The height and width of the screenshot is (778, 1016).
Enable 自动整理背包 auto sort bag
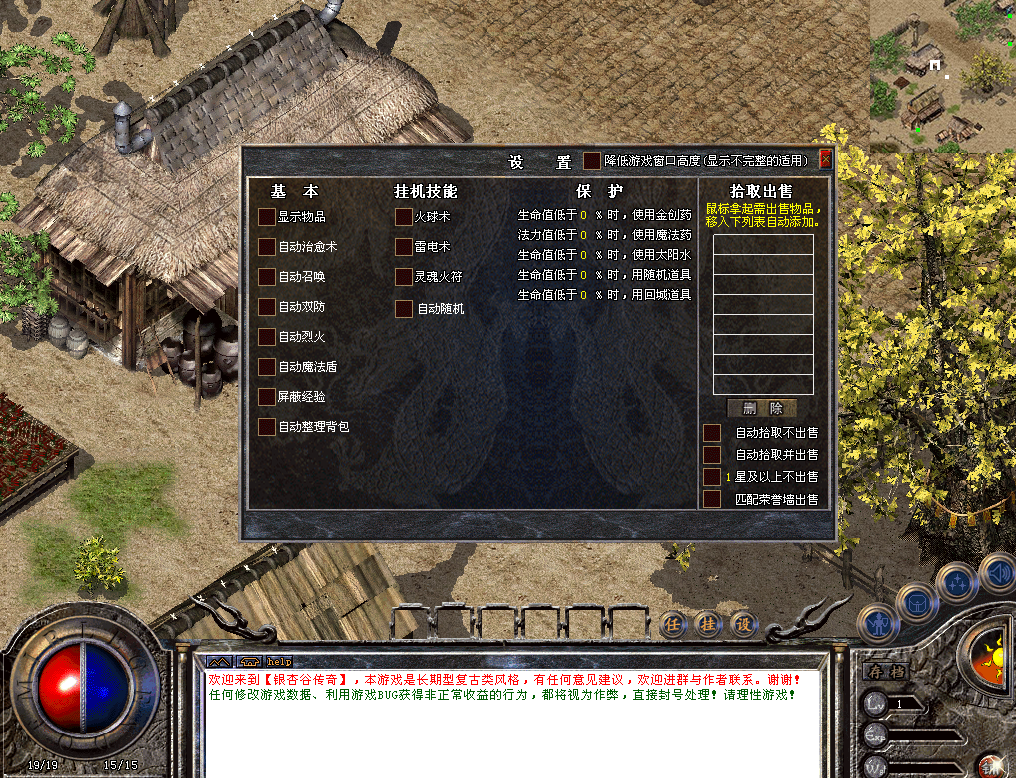pyautogui.click(x=266, y=427)
